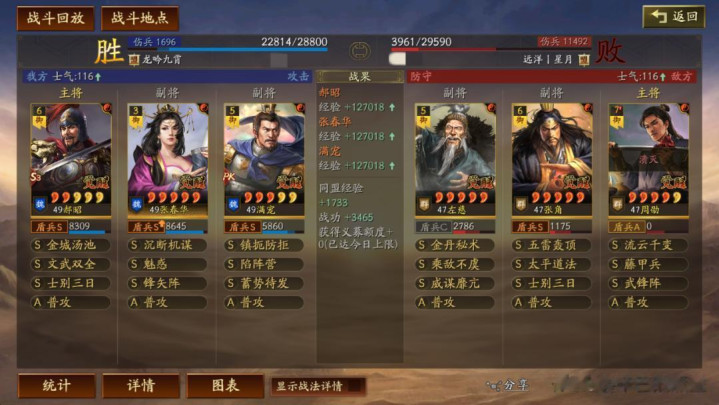
Task: View the 陷阵营 skill
Action: click(x=263, y=264)
